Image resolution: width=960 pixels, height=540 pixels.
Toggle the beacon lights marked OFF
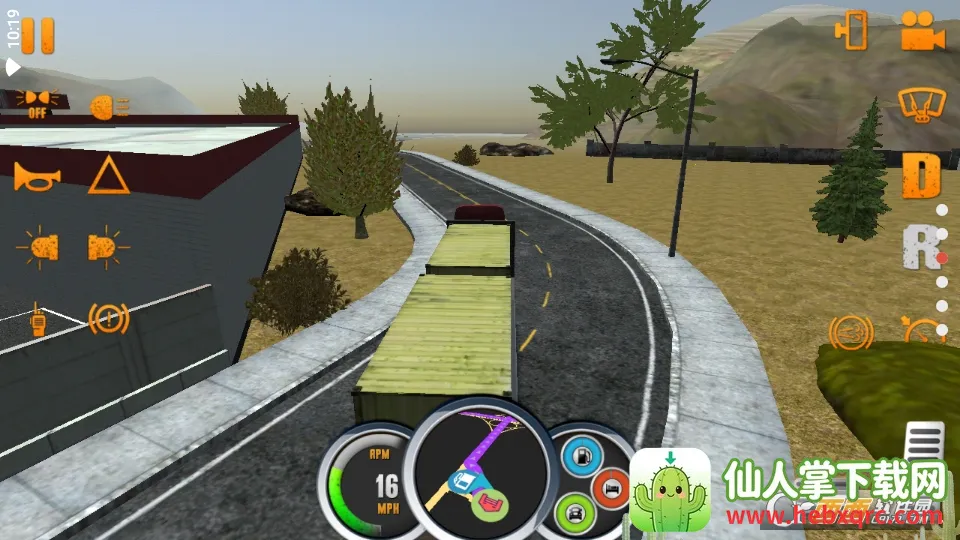click(x=37, y=102)
